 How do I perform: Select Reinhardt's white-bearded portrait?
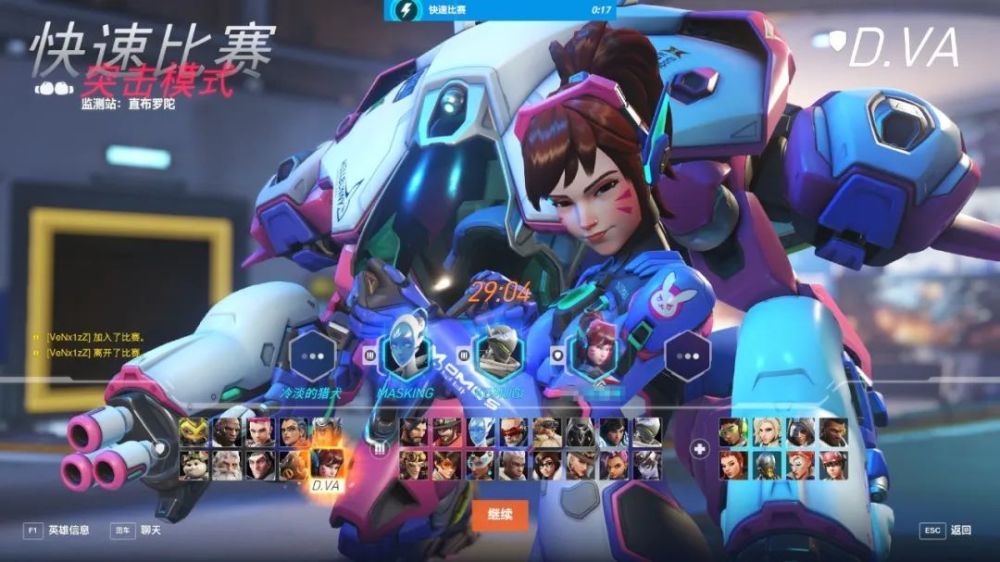tap(227, 464)
